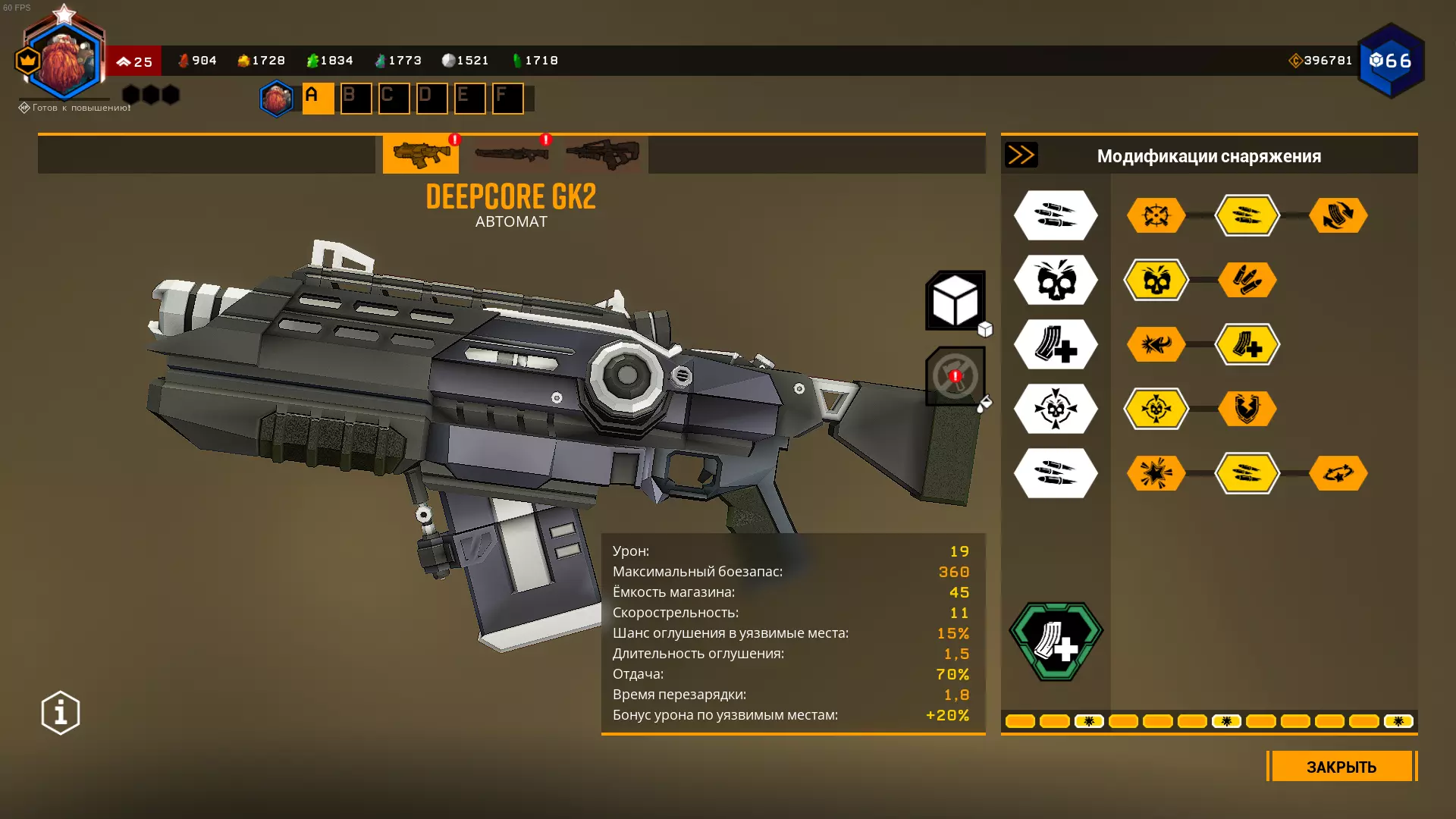Viewport: 1456px width, 819px height.
Task: Select the armor shield mod in tier four
Action: pyautogui.click(x=1247, y=409)
